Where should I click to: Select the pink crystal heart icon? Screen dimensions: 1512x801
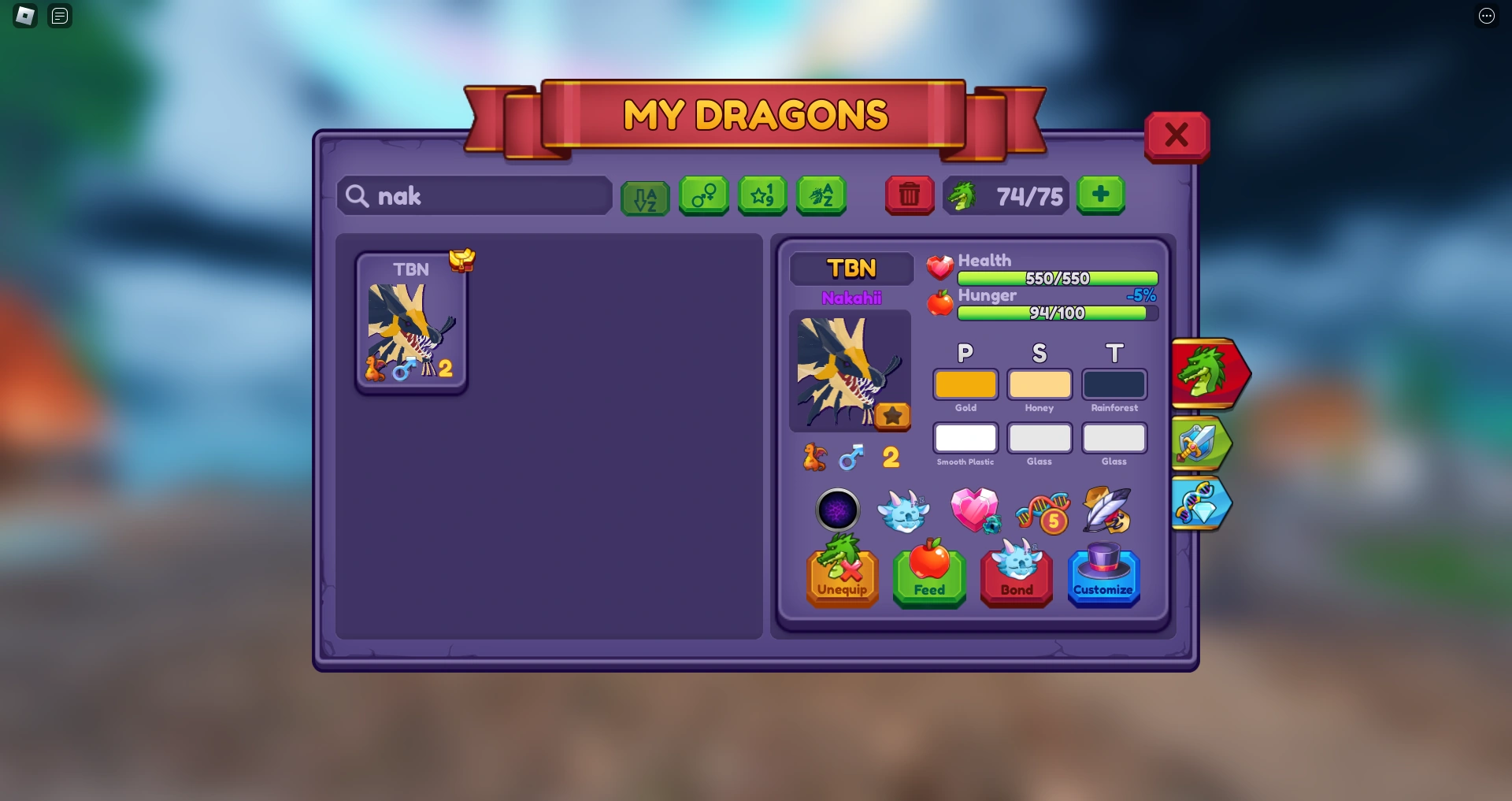click(x=976, y=511)
